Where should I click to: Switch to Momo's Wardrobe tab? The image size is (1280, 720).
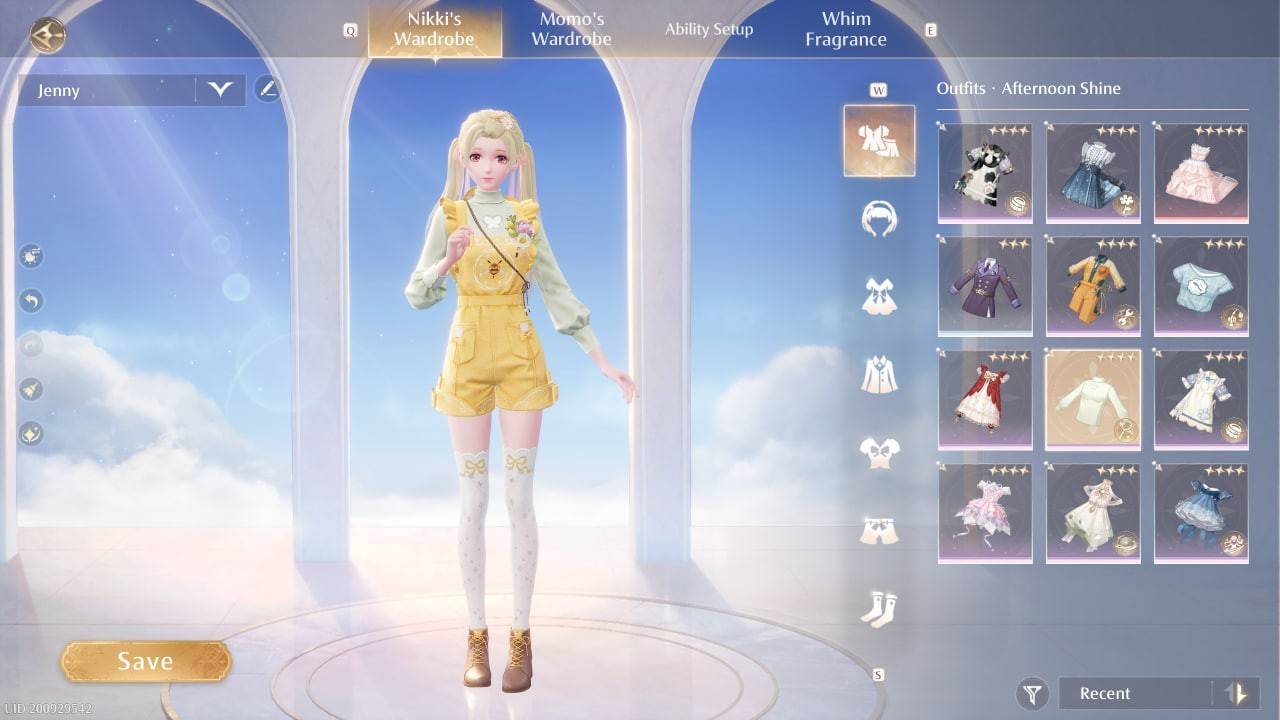(570, 28)
